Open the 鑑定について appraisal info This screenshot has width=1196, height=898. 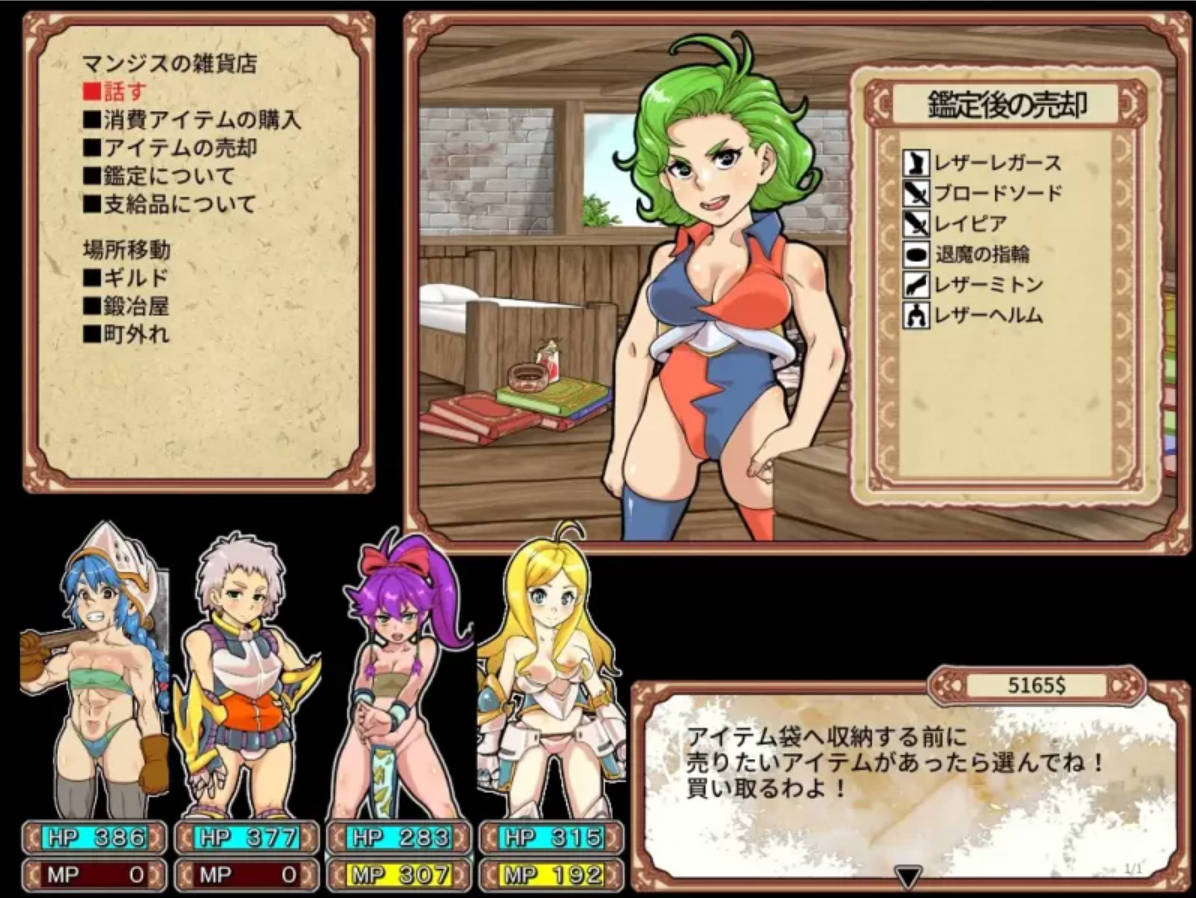(158, 176)
